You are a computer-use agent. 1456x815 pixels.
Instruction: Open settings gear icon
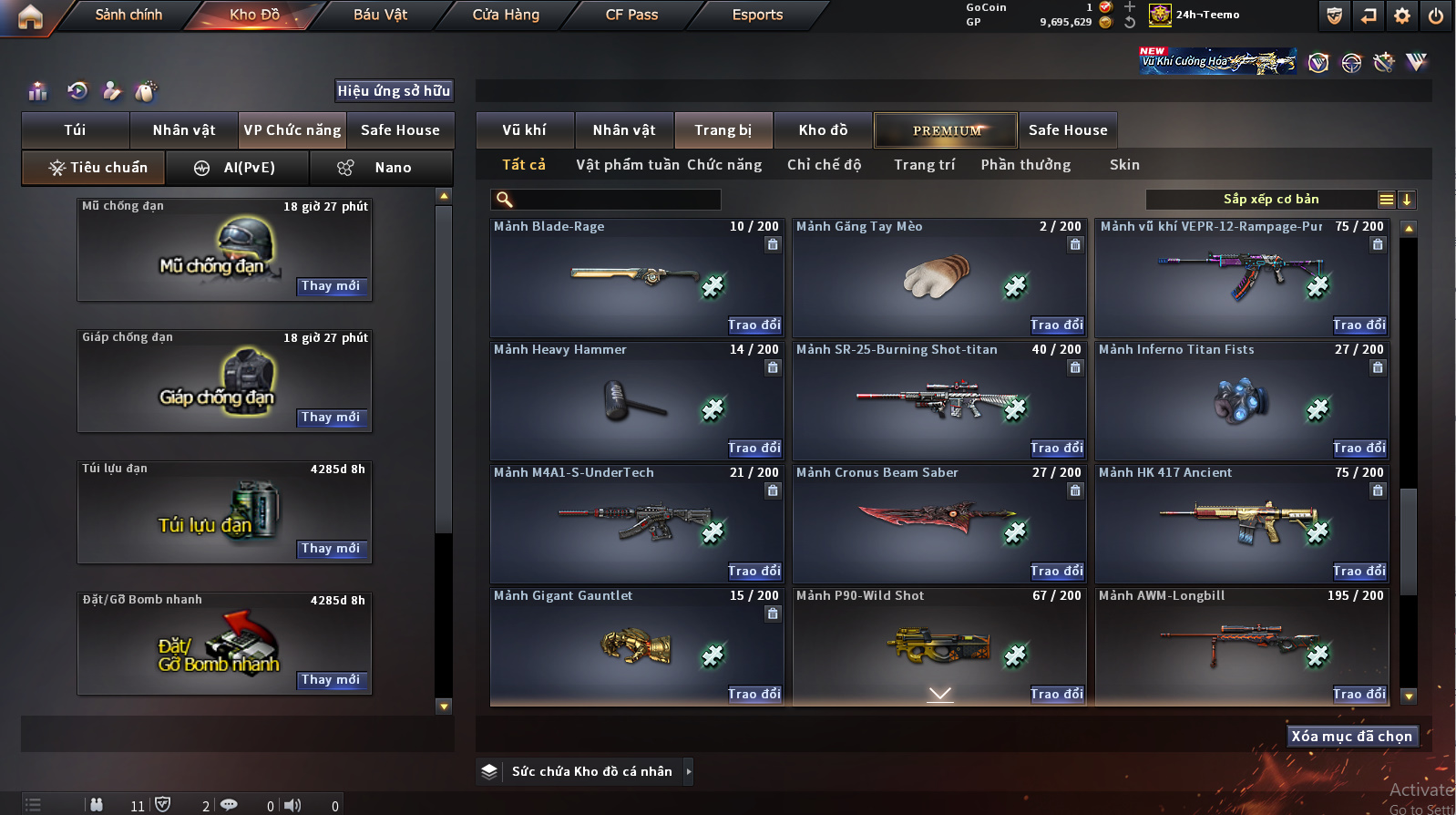1402,15
